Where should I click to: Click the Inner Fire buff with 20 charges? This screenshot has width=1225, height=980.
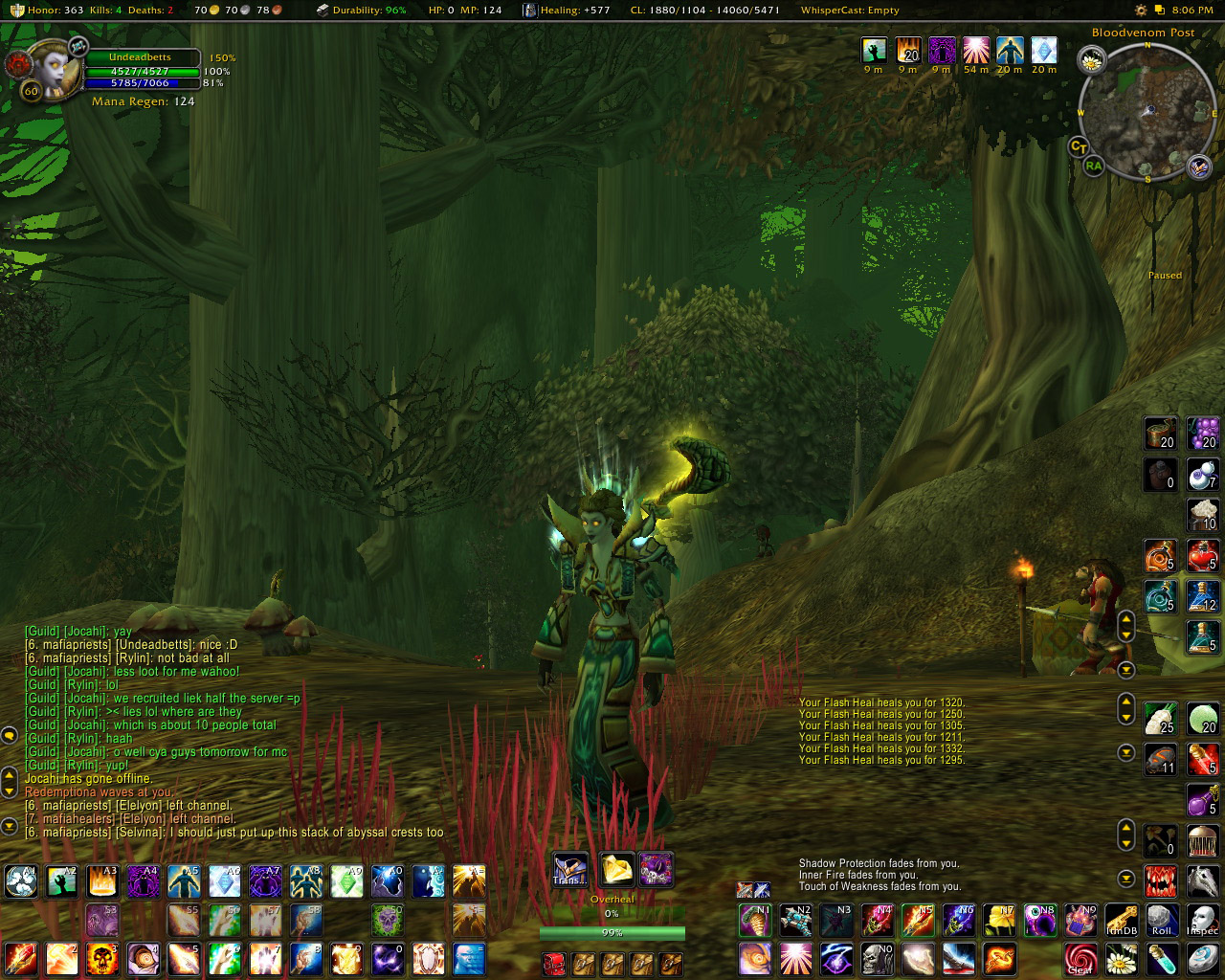(907, 51)
